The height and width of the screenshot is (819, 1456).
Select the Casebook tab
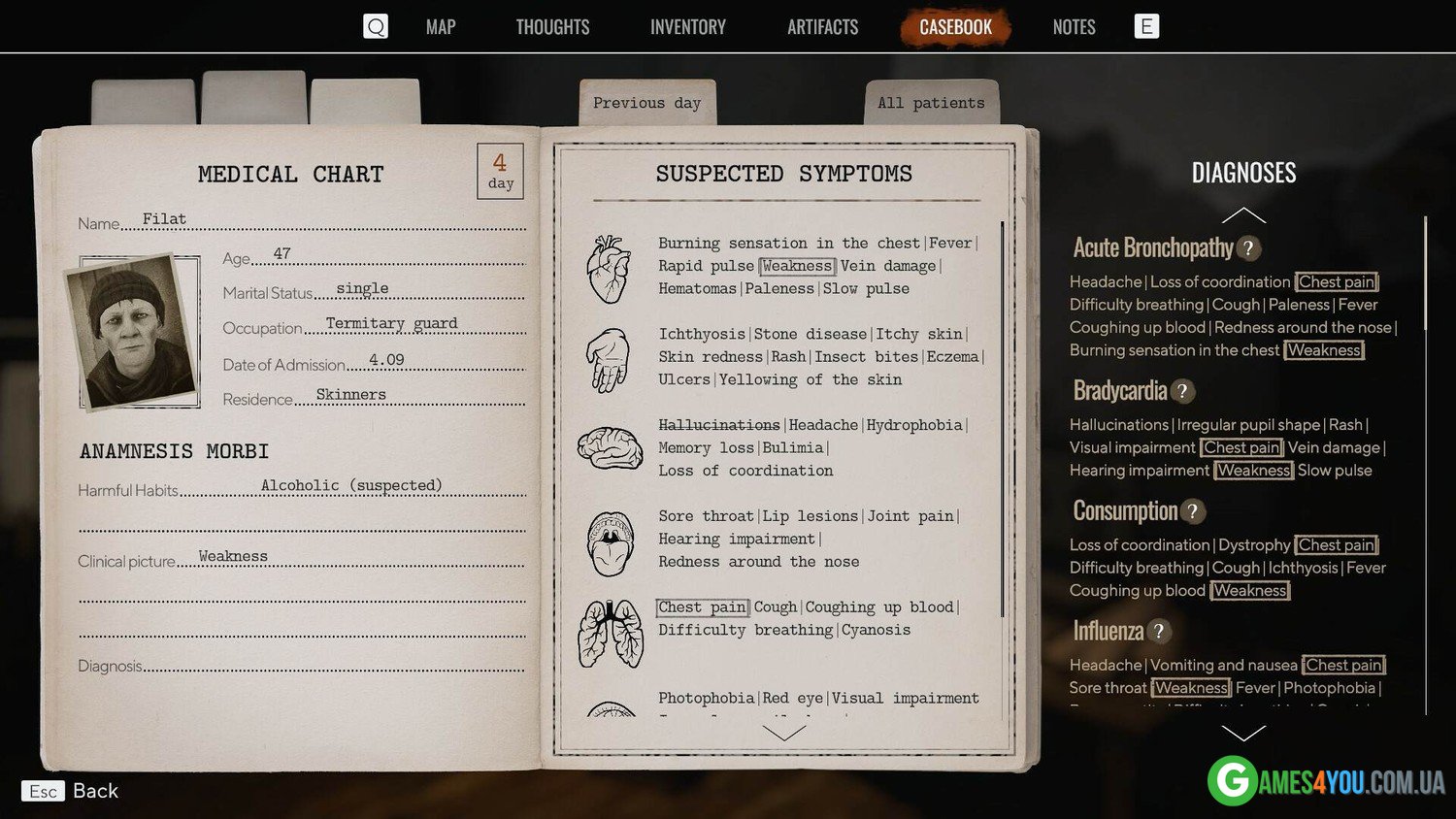[x=955, y=27]
